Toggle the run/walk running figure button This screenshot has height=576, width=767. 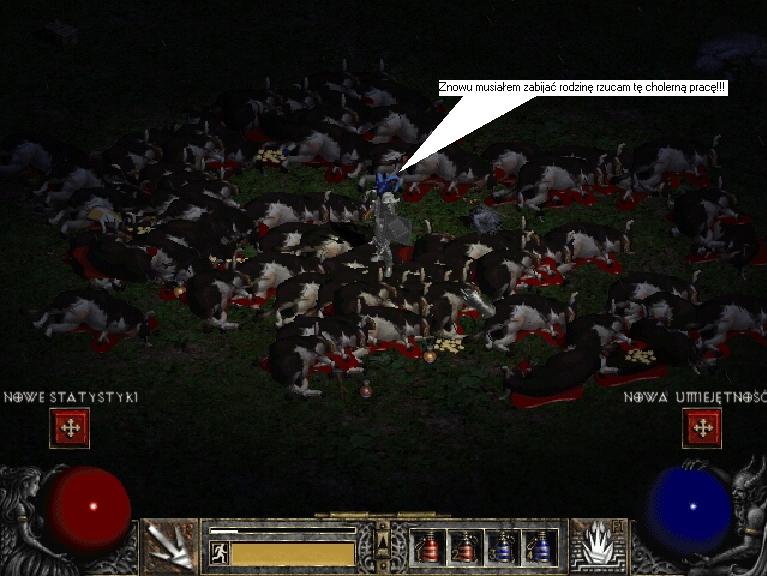pos(218,553)
